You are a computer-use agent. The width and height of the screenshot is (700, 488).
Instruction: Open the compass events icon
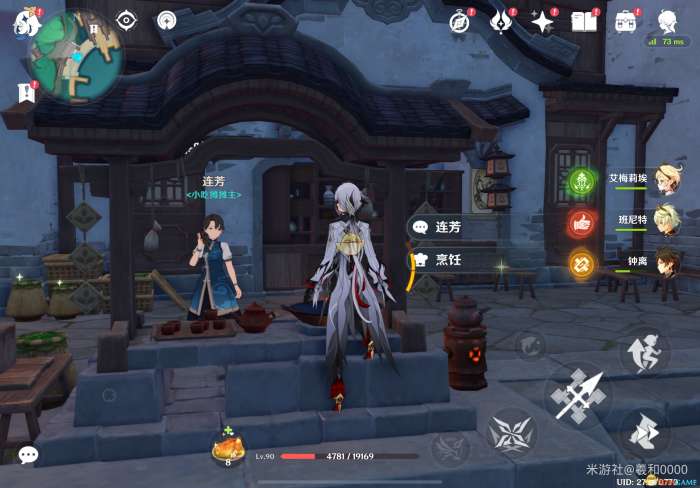coord(460,22)
